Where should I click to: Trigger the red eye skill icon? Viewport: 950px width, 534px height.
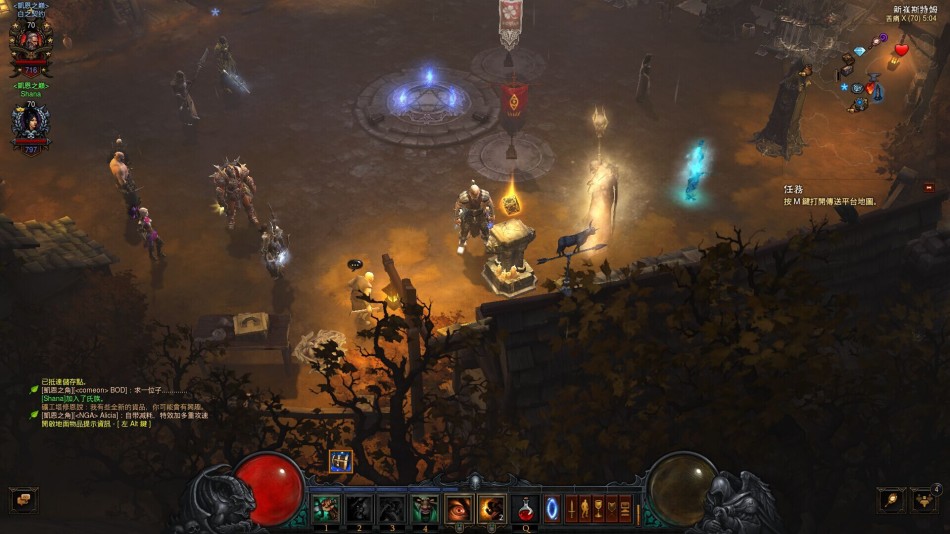point(458,508)
